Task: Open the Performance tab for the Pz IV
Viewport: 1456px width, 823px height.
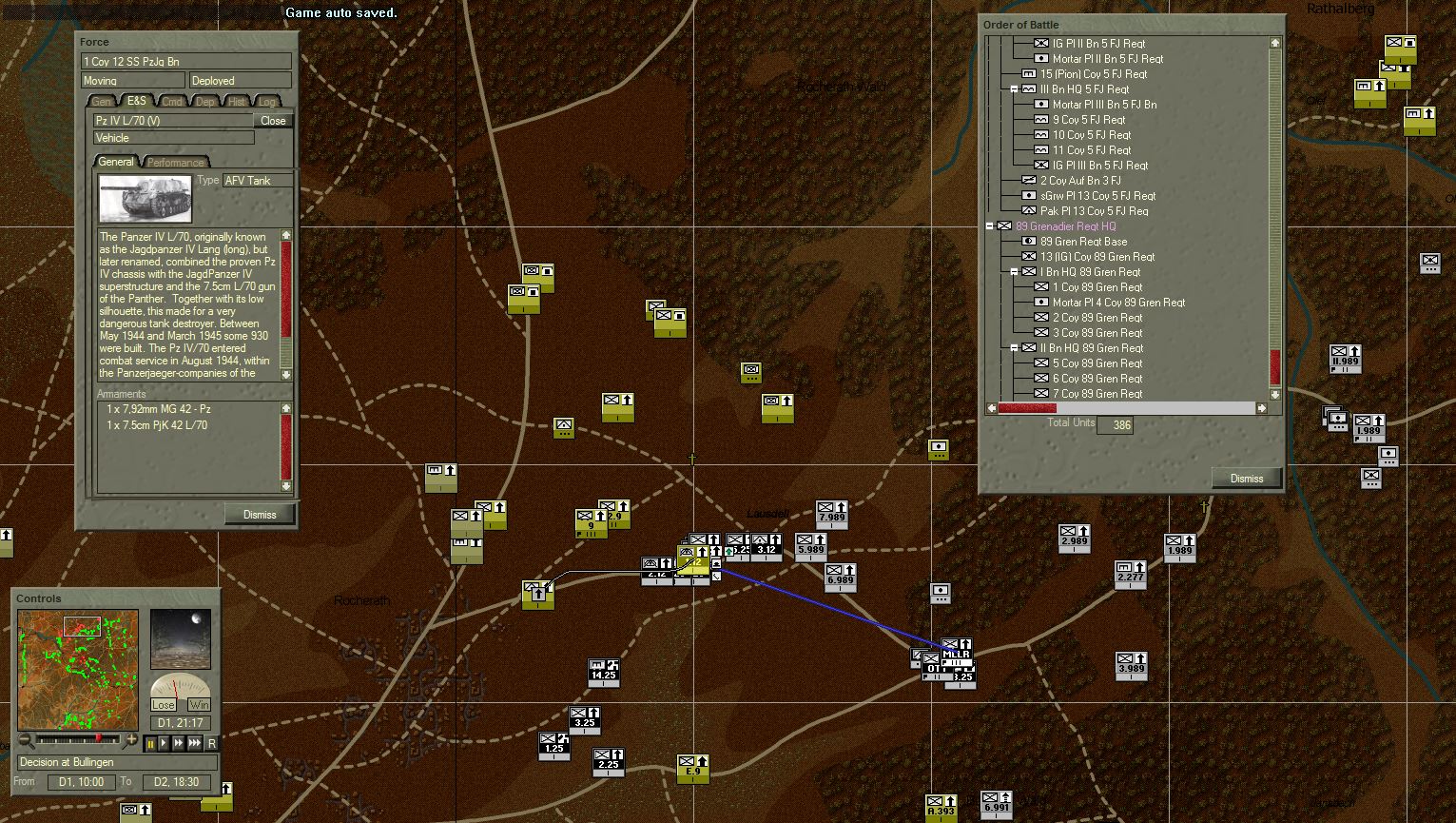Action: tap(175, 162)
